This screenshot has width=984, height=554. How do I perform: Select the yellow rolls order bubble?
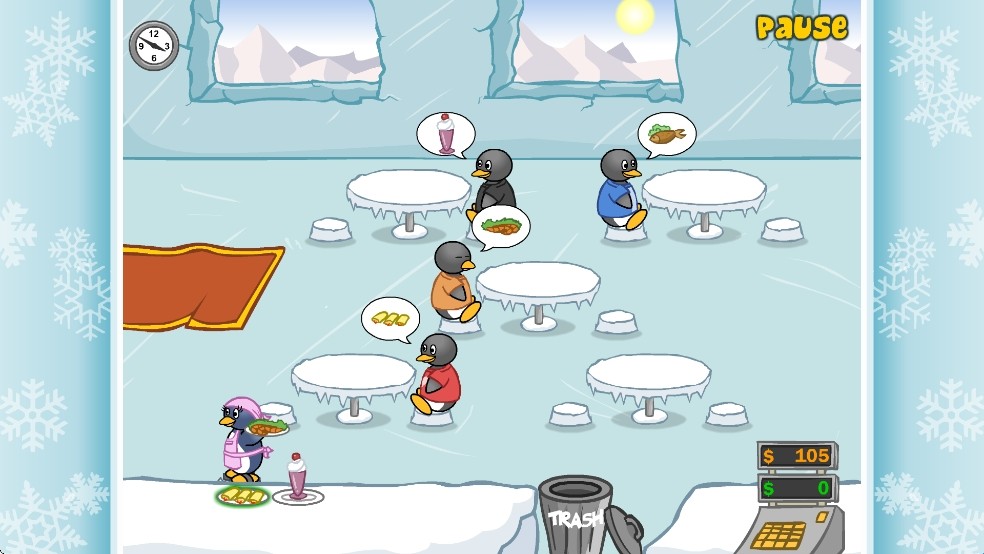point(390,319)
